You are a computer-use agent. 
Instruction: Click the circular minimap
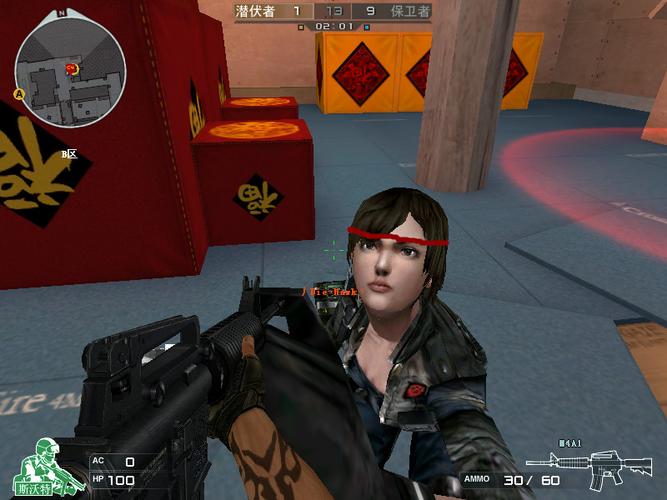point(69,68)
